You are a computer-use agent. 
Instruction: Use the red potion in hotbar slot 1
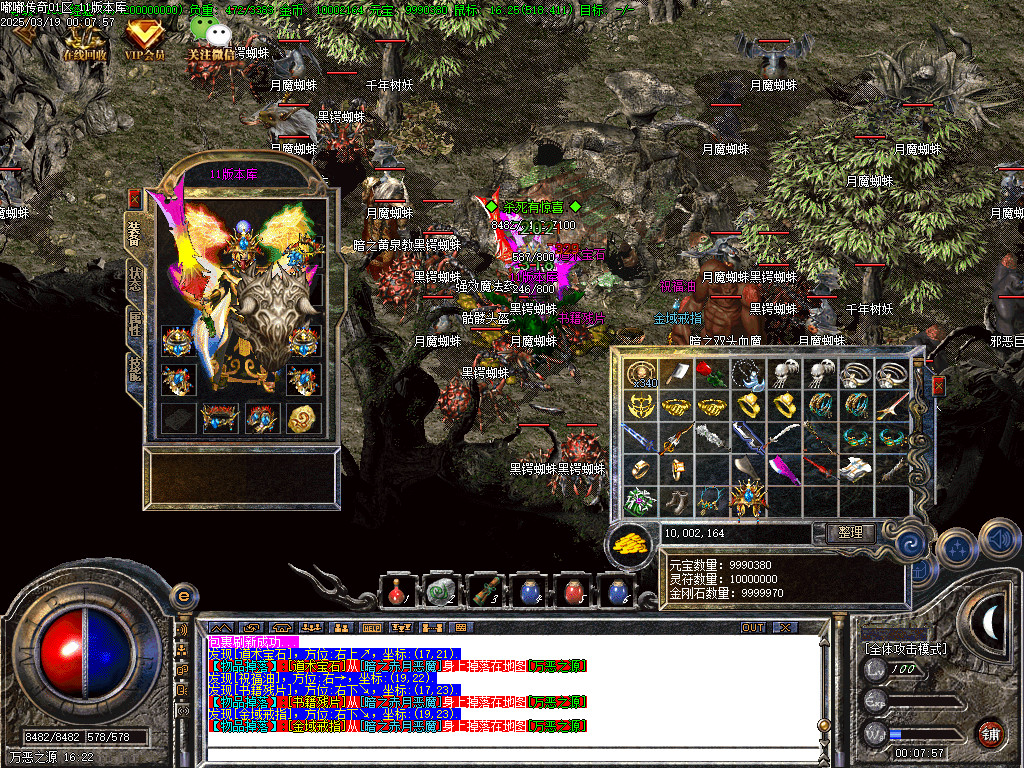click(x=397, y=592)
